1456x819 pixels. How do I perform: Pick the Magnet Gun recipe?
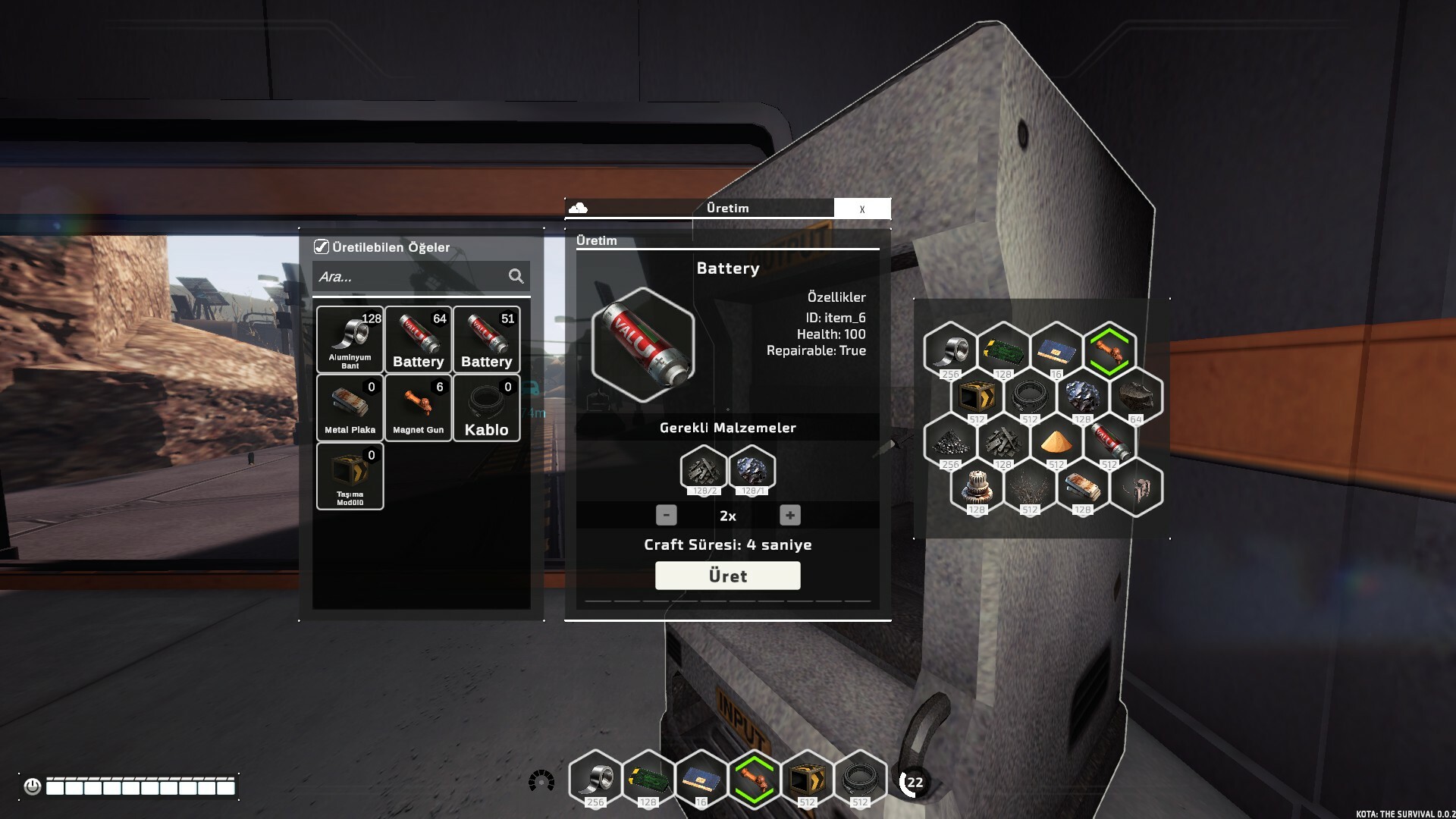pyautogui.click(x=418, y=407)
